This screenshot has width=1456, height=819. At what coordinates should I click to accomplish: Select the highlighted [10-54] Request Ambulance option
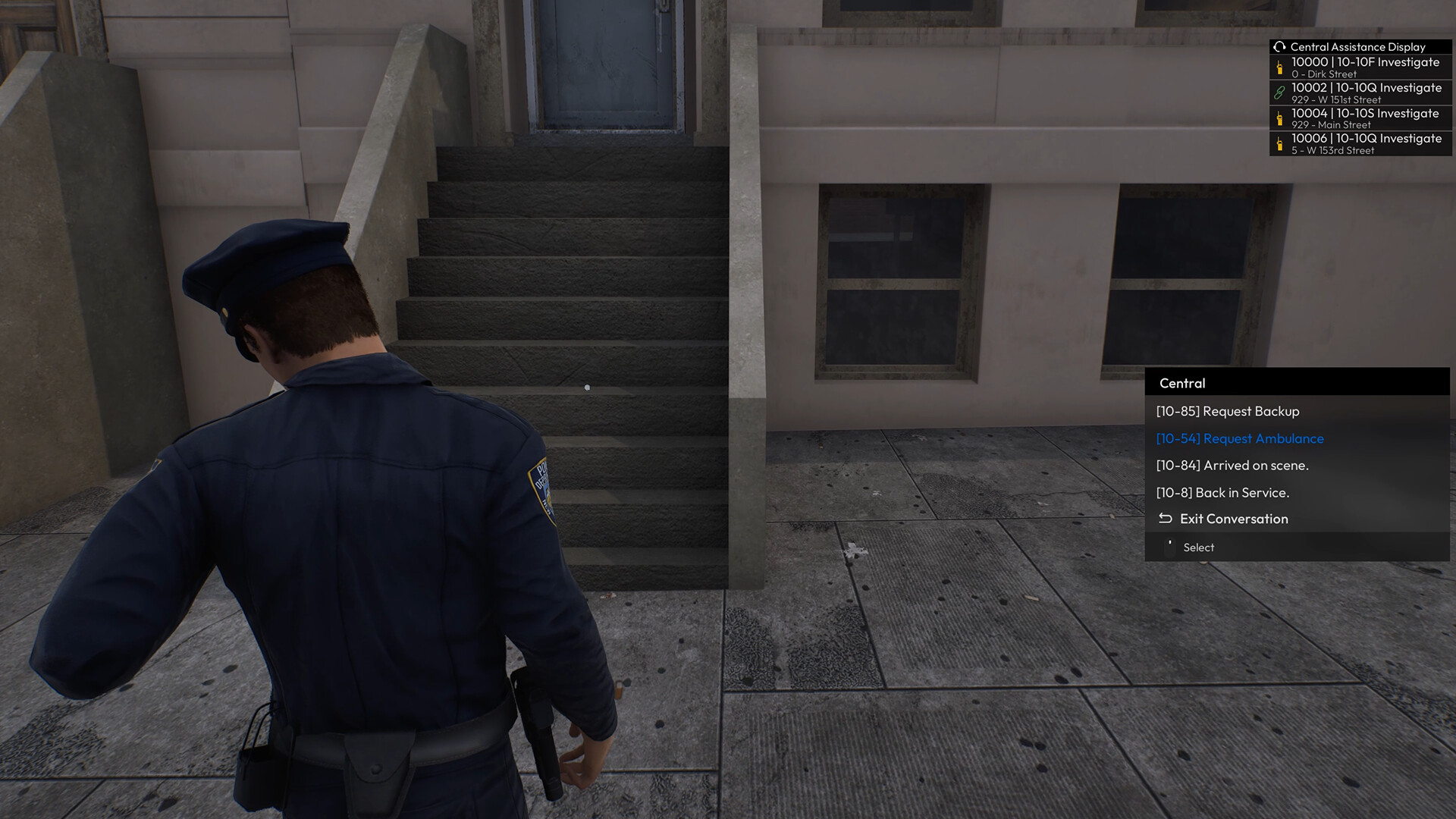(x=1239, y=438)
